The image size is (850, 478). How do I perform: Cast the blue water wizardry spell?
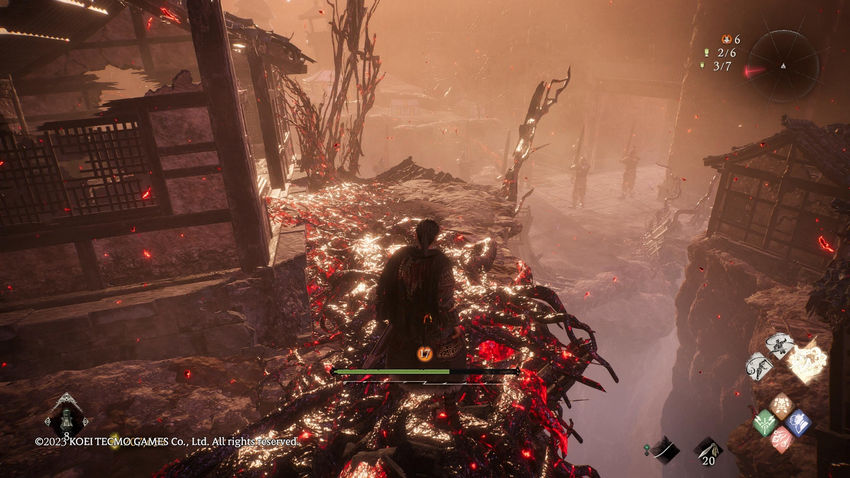798,422
